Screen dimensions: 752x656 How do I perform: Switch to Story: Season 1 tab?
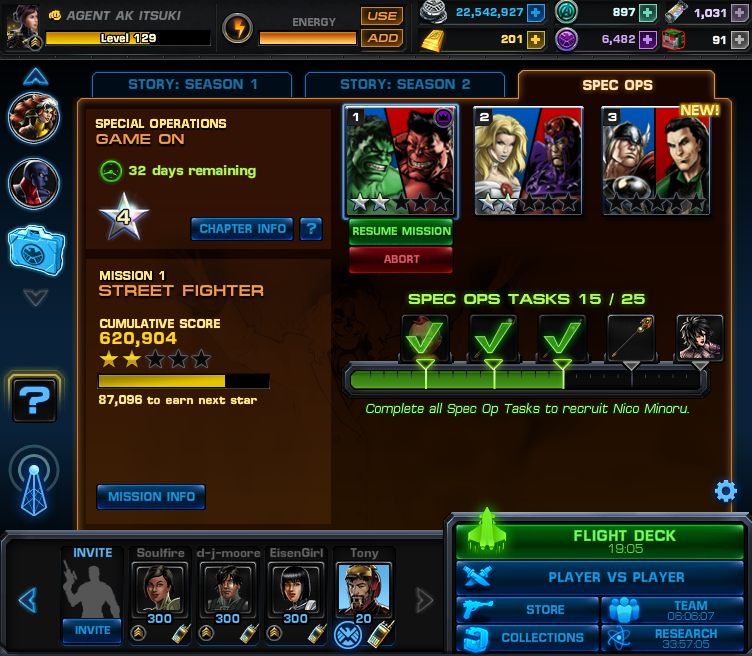pos(192,85)
